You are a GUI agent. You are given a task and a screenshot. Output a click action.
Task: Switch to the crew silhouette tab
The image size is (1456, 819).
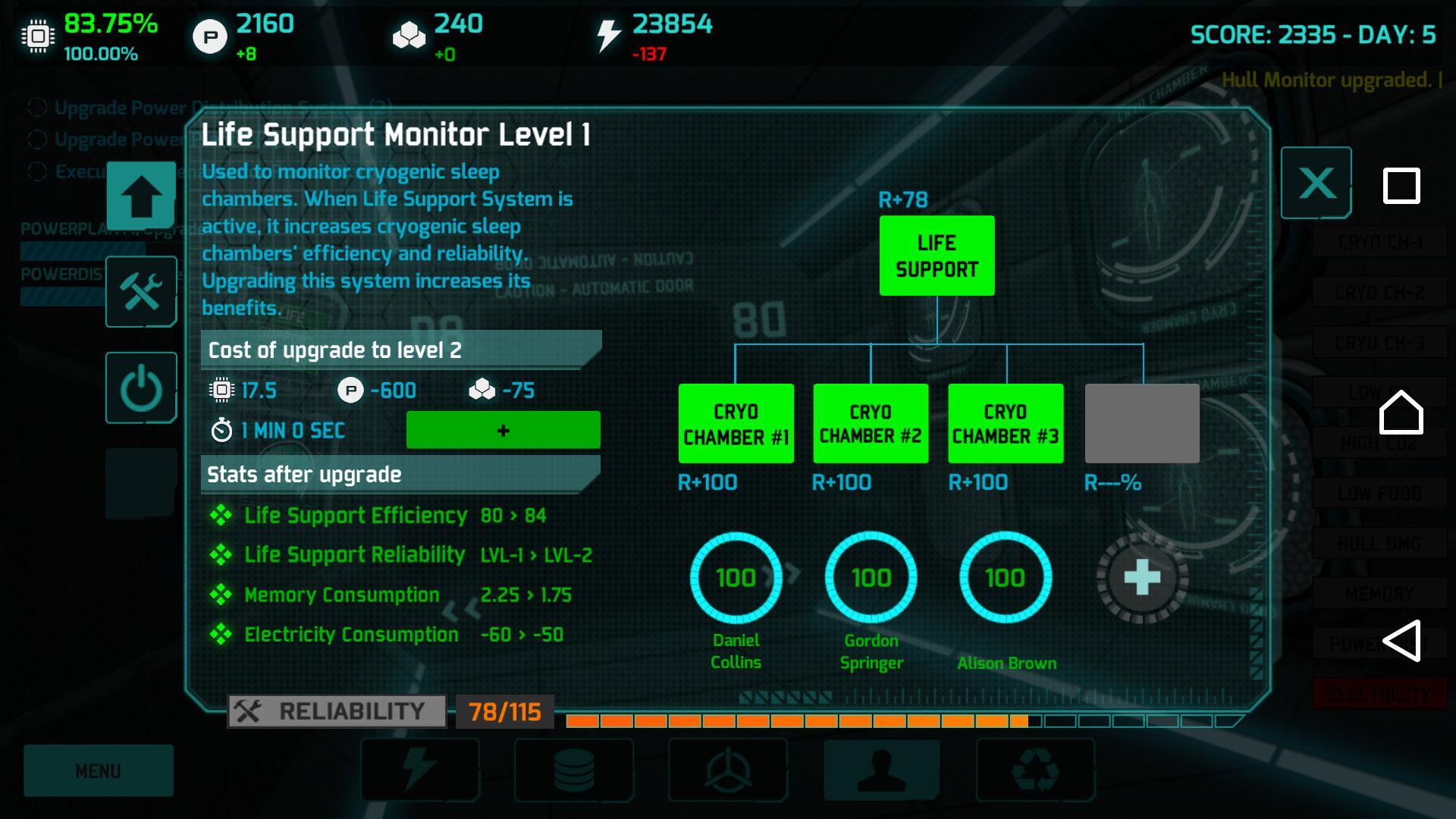[x=881, y=770]
